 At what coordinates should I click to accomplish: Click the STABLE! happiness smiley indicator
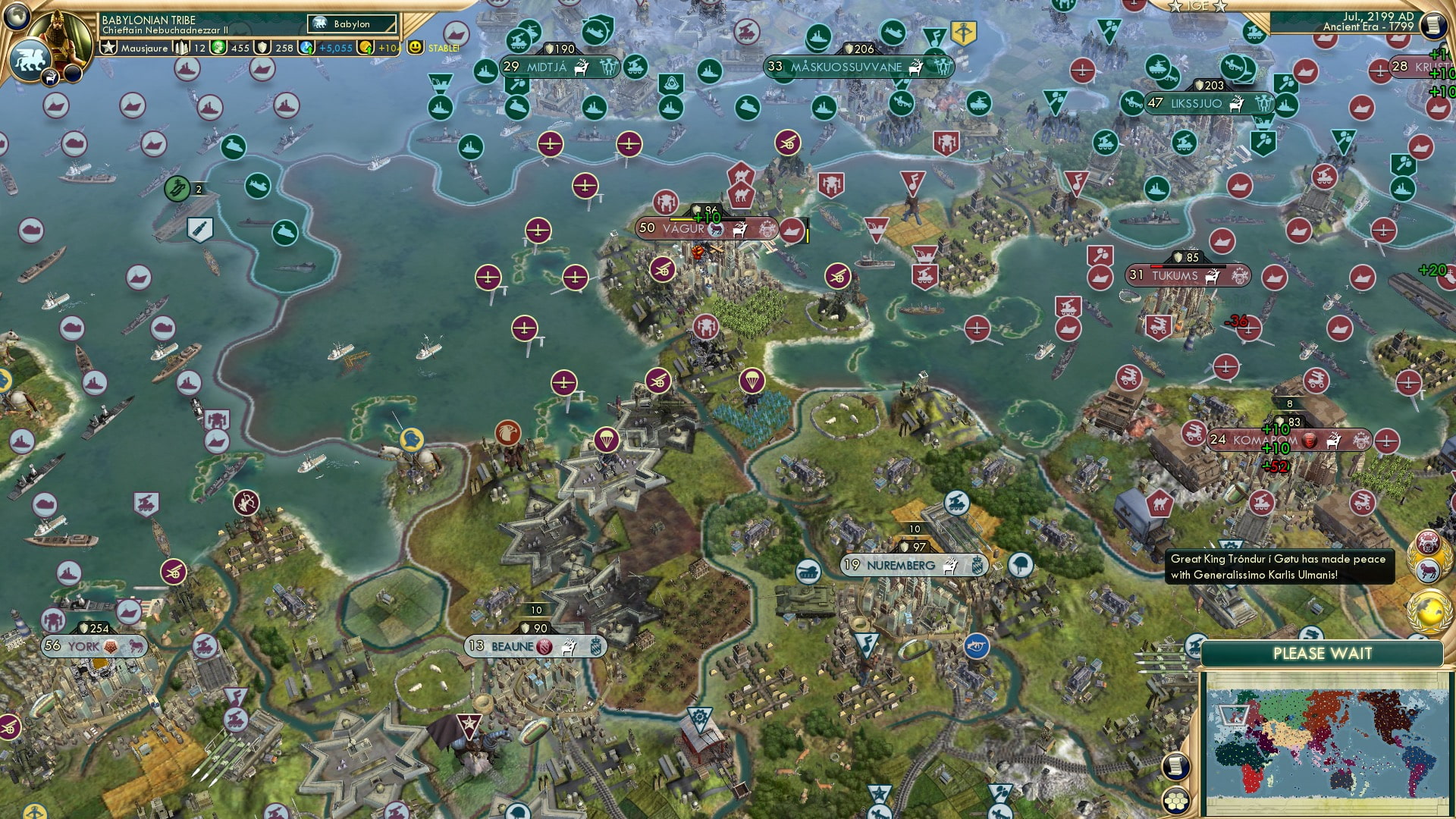coord(416,48)
